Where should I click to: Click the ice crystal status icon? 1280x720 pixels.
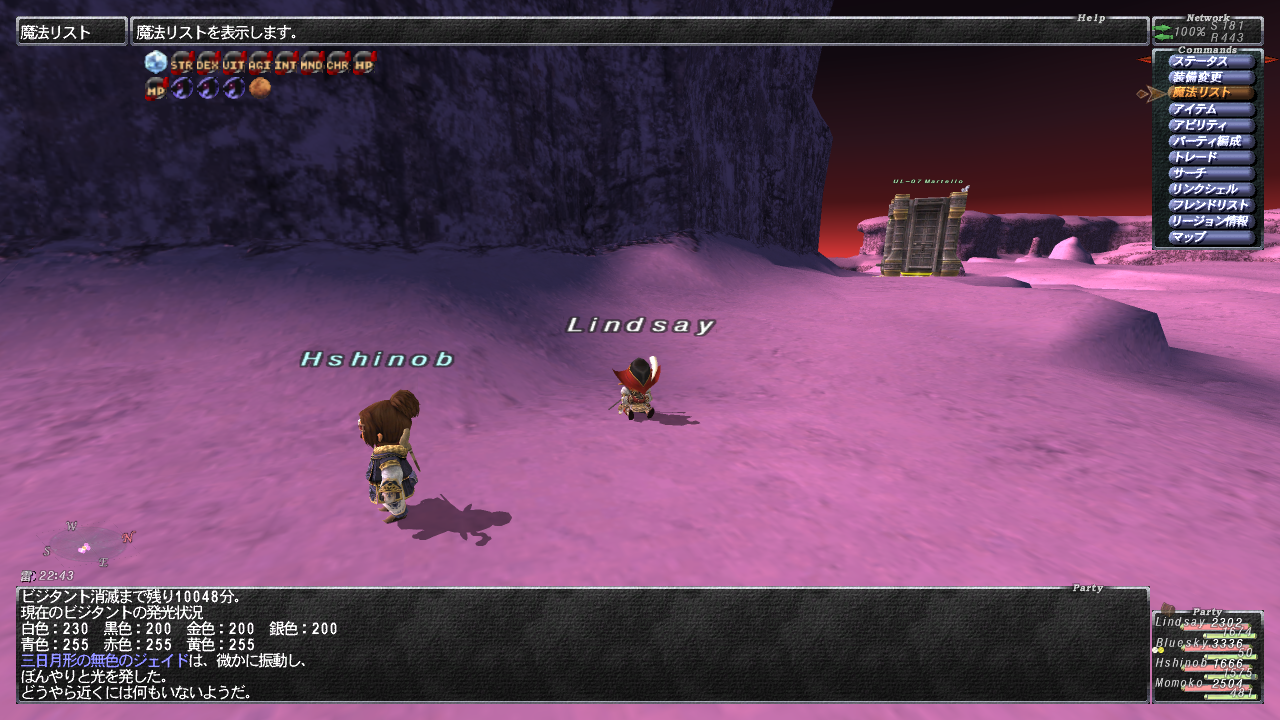[156, 63]
